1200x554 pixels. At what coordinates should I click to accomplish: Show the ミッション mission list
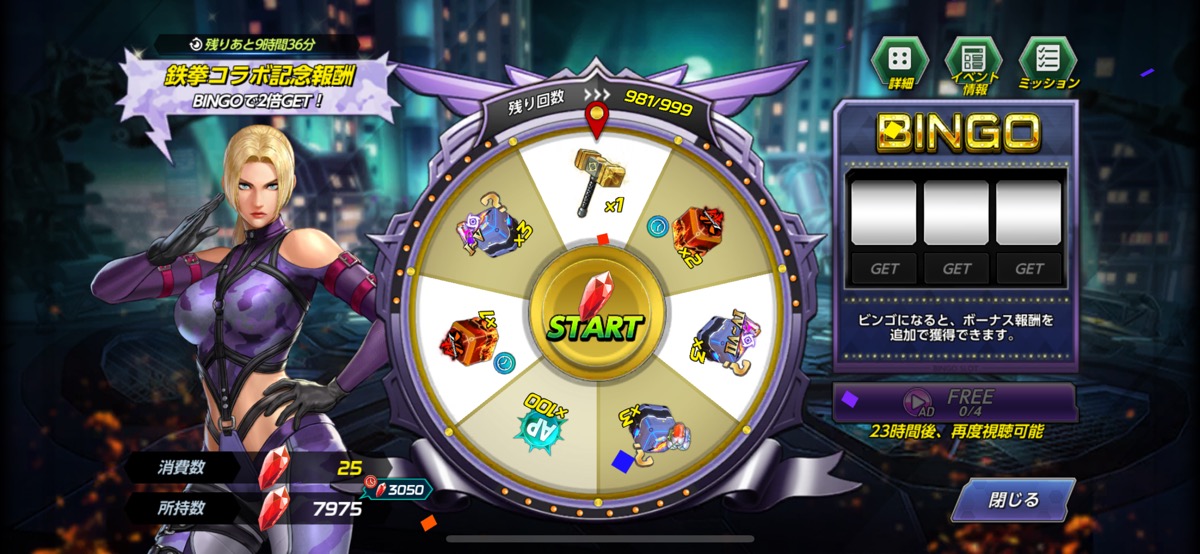click(1048, 65)
